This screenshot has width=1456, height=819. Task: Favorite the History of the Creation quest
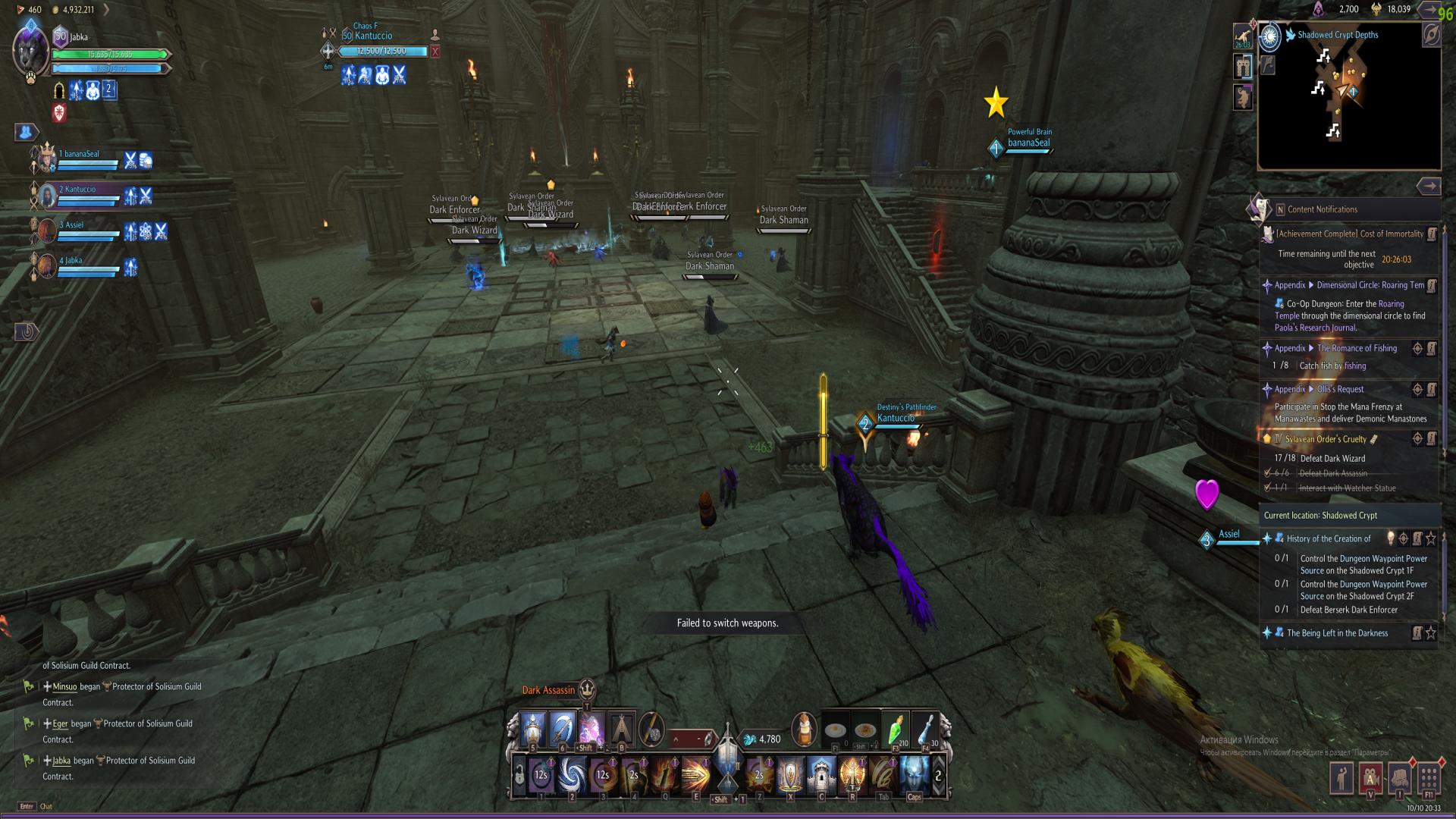pyautogui.click(x=1431, y=538)
